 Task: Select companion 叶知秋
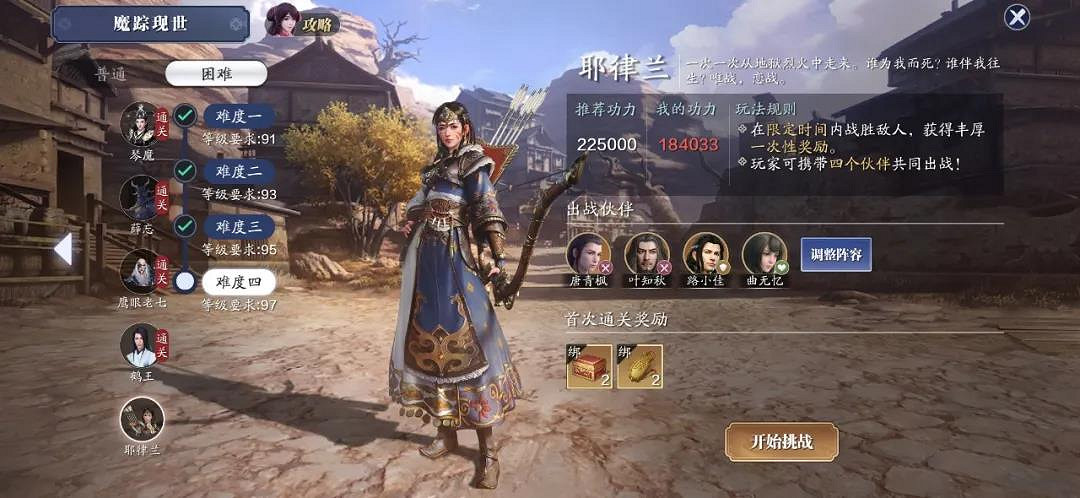646,254
